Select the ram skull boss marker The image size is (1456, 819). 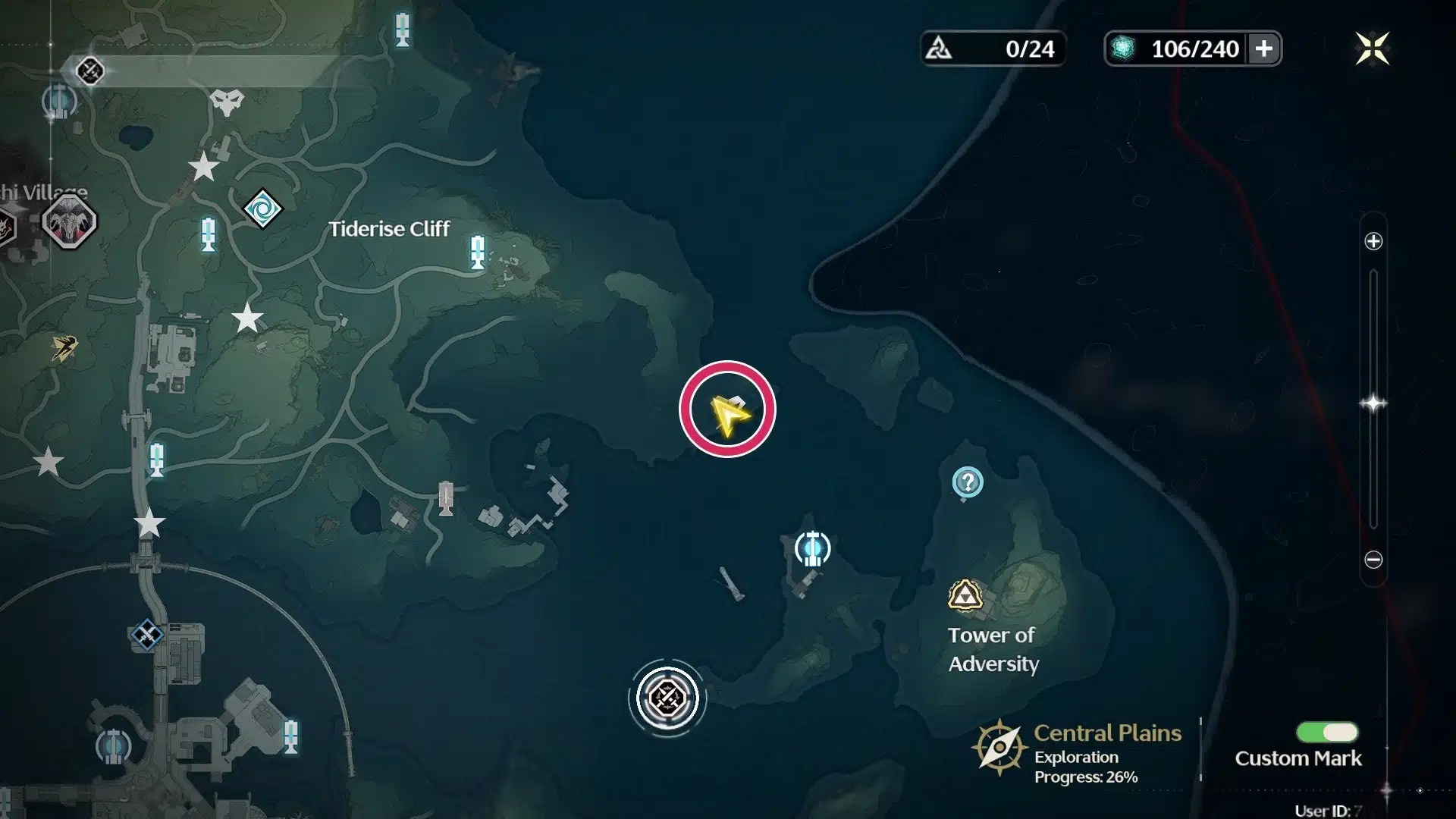click(x=70, y=222)
